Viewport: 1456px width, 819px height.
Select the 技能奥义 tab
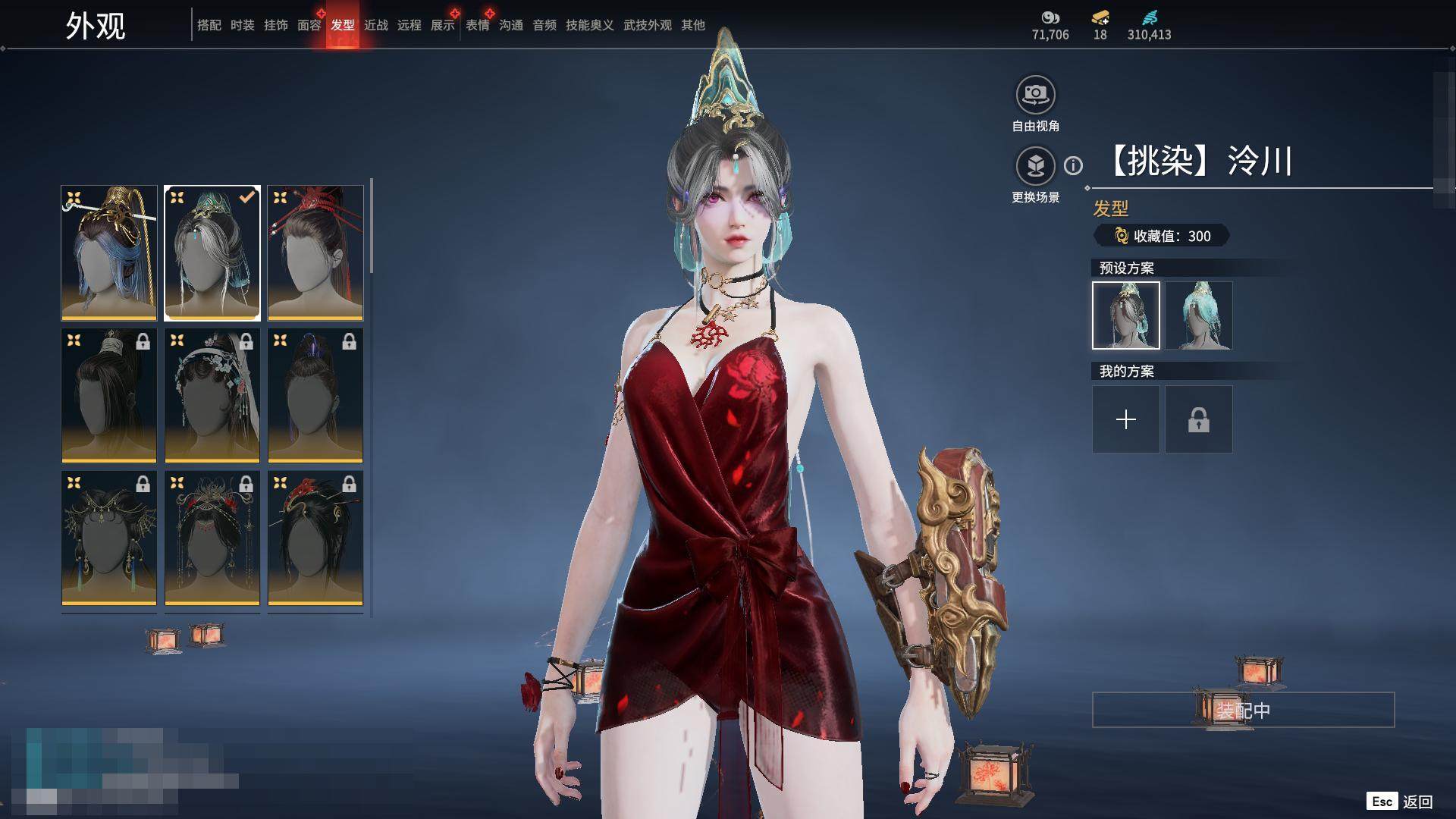tap(589, 26)
